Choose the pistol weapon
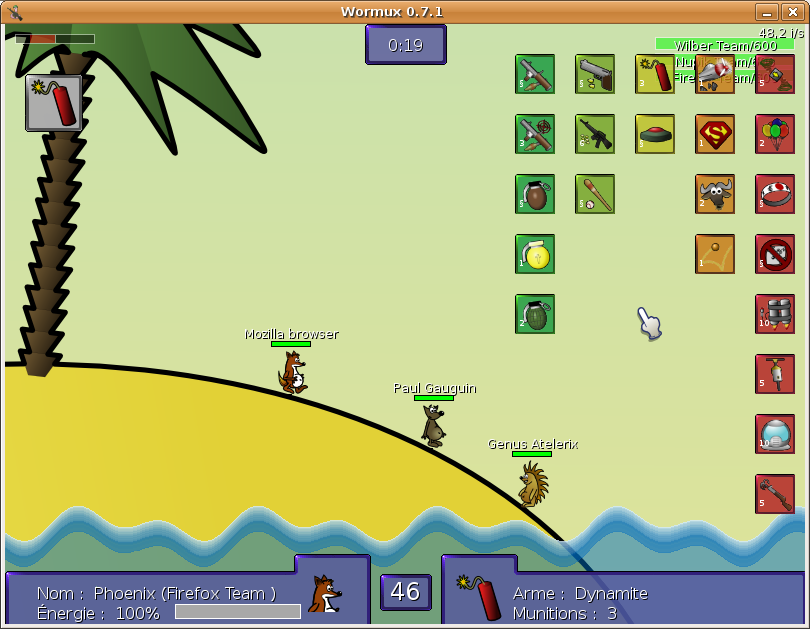 click(x=595, y=74)
